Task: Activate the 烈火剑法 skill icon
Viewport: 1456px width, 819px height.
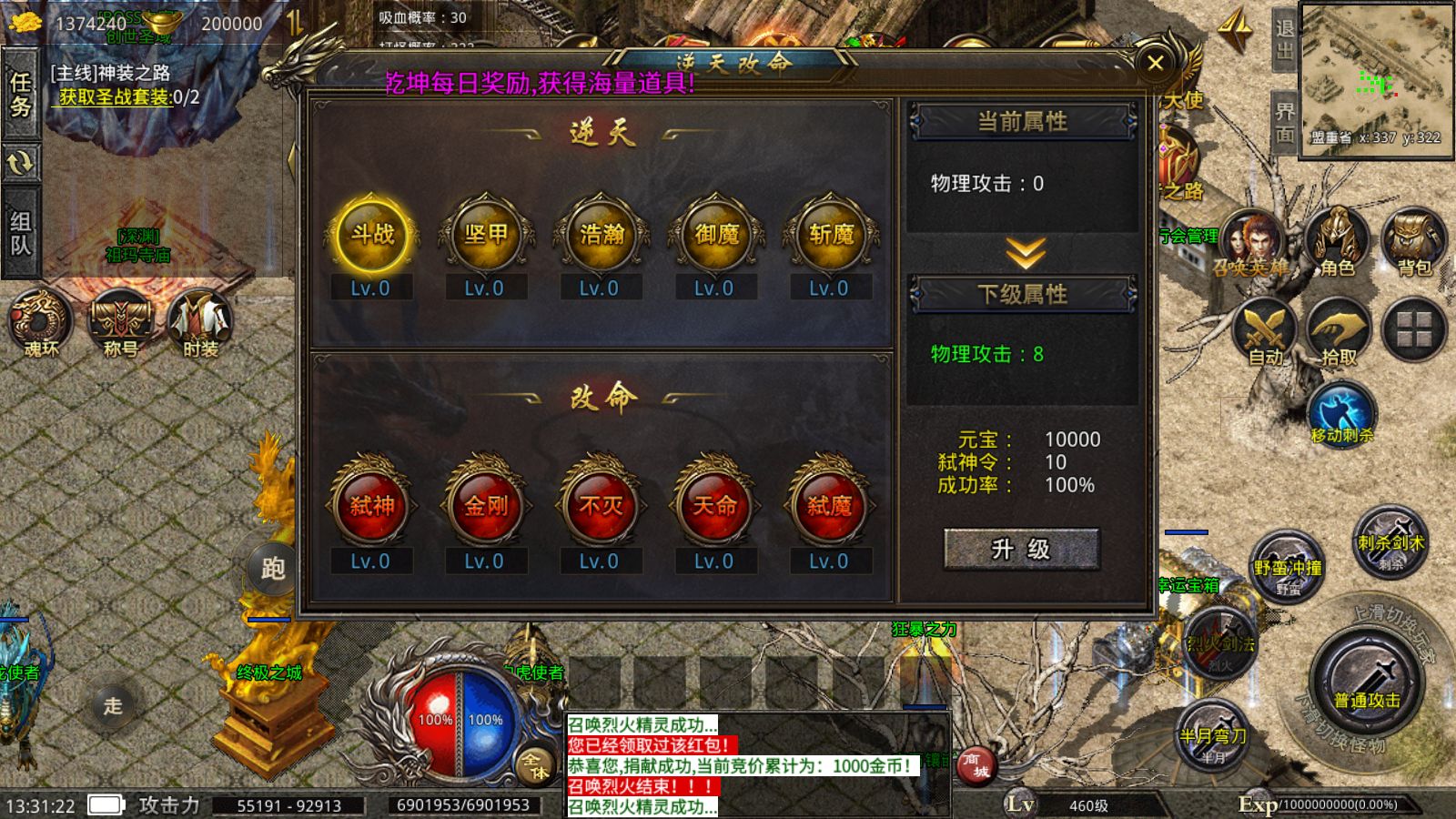Action: tap(1219, 642)
